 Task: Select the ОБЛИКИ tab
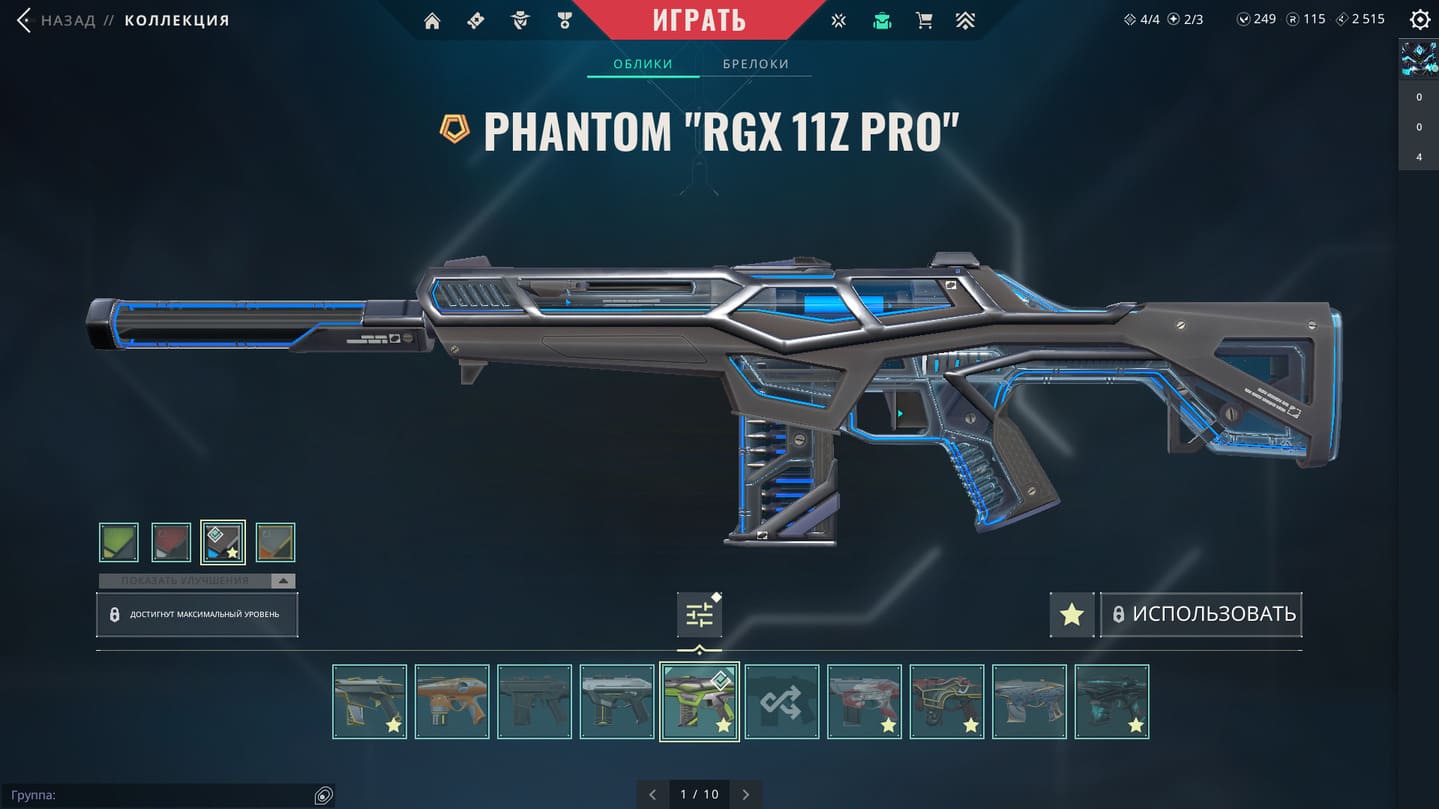tap(643, 64)
